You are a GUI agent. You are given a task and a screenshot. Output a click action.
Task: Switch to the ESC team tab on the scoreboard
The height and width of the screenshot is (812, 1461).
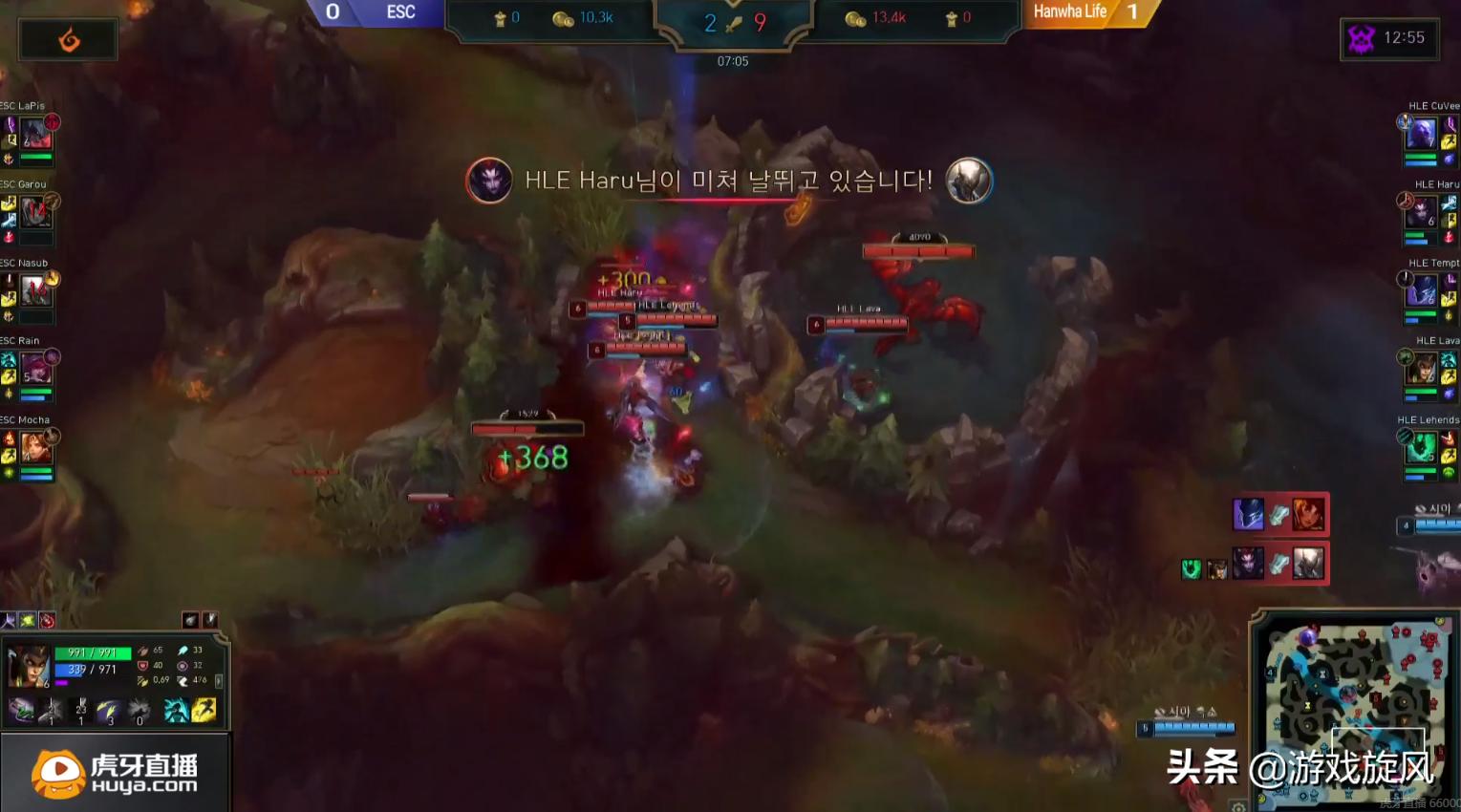click(399, 12)
